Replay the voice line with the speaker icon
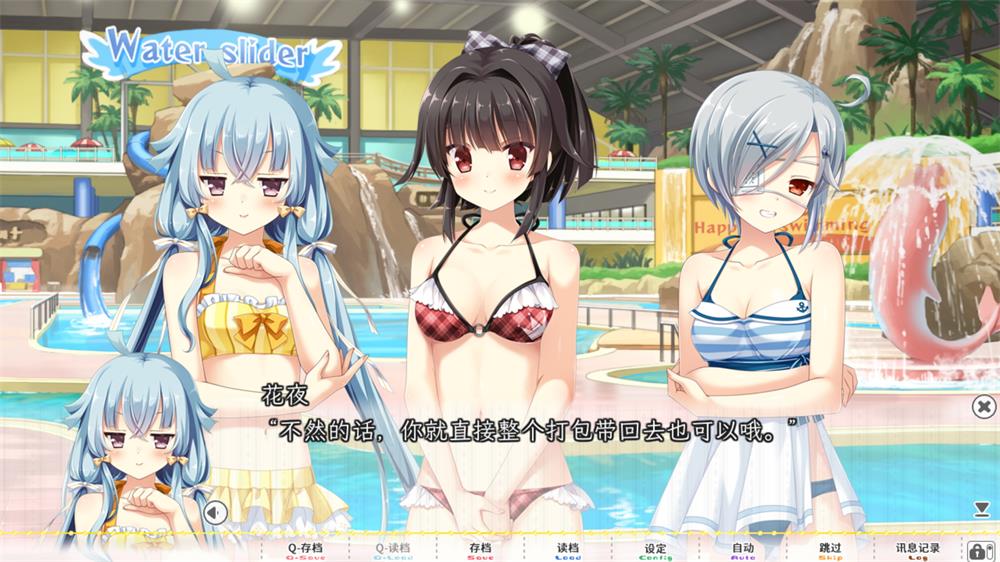Screen dimensions: 1000x562 pyautogui.click(x=216, y=513)
